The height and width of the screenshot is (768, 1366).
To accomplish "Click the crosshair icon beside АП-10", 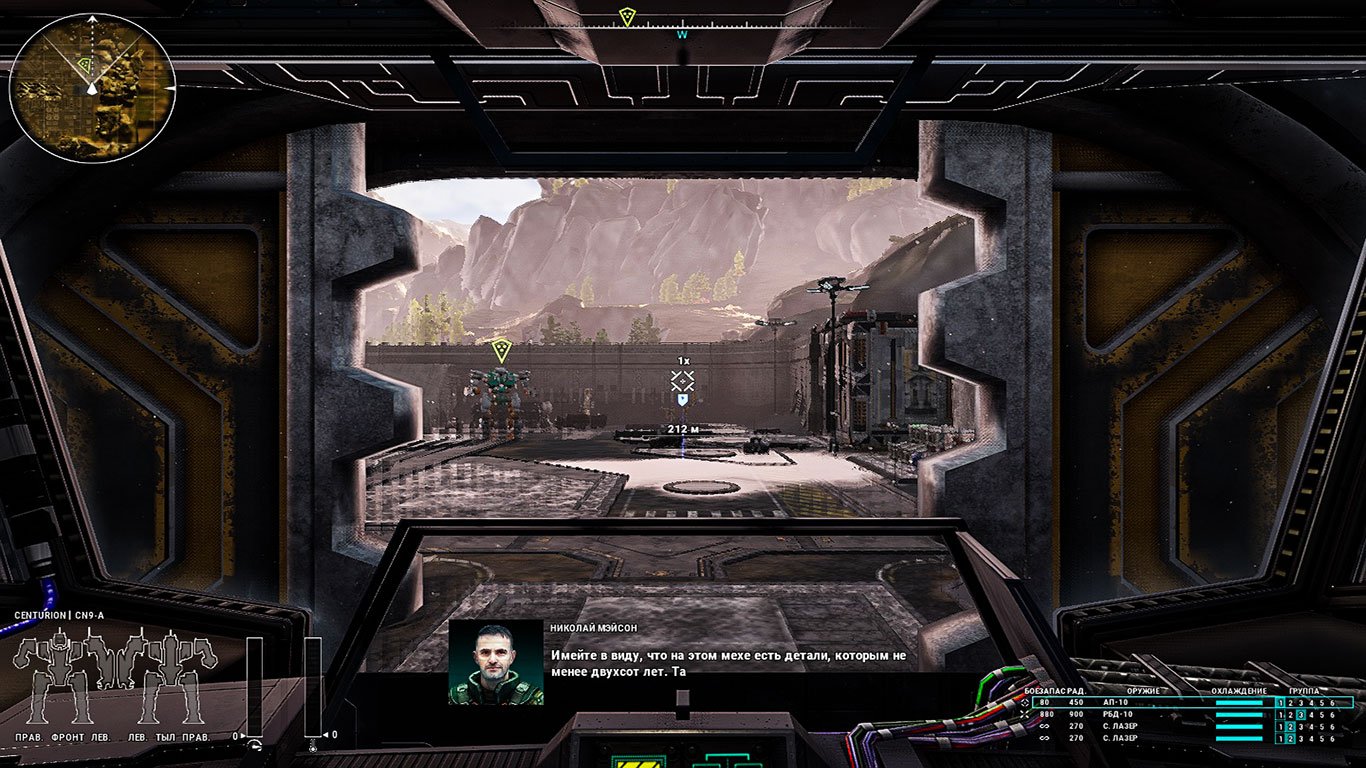I will point(1025,702).
